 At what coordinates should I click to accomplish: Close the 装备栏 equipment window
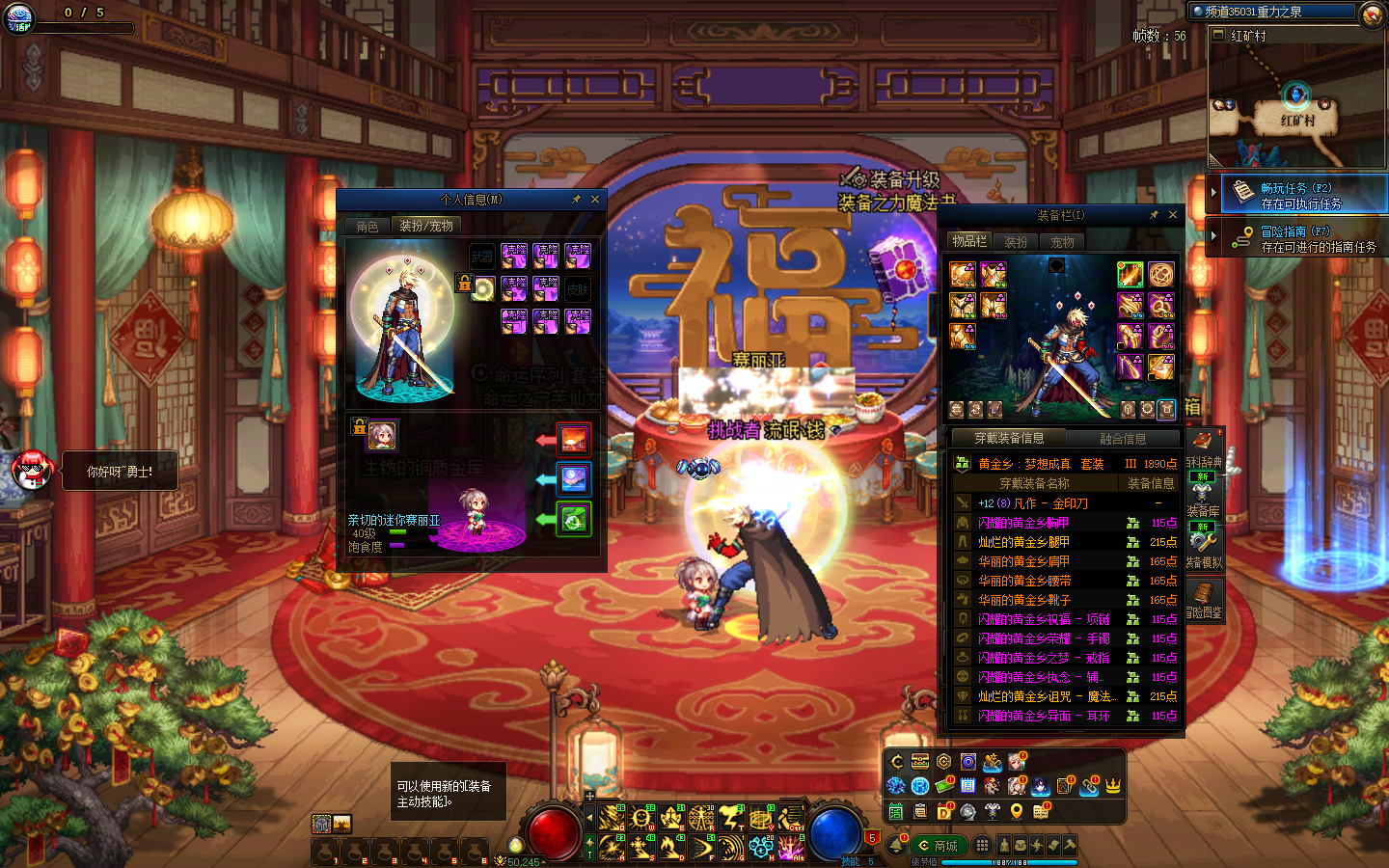(1173, 215)
